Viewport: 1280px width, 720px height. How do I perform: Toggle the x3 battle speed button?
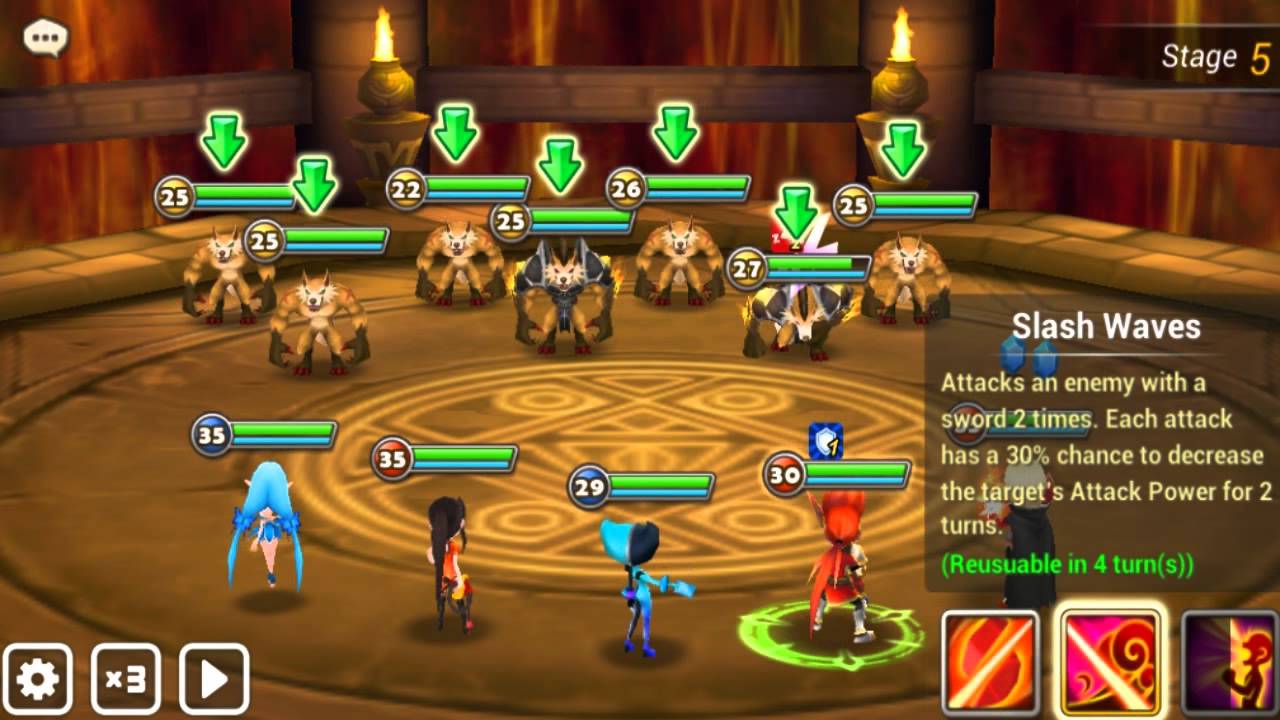126,679
